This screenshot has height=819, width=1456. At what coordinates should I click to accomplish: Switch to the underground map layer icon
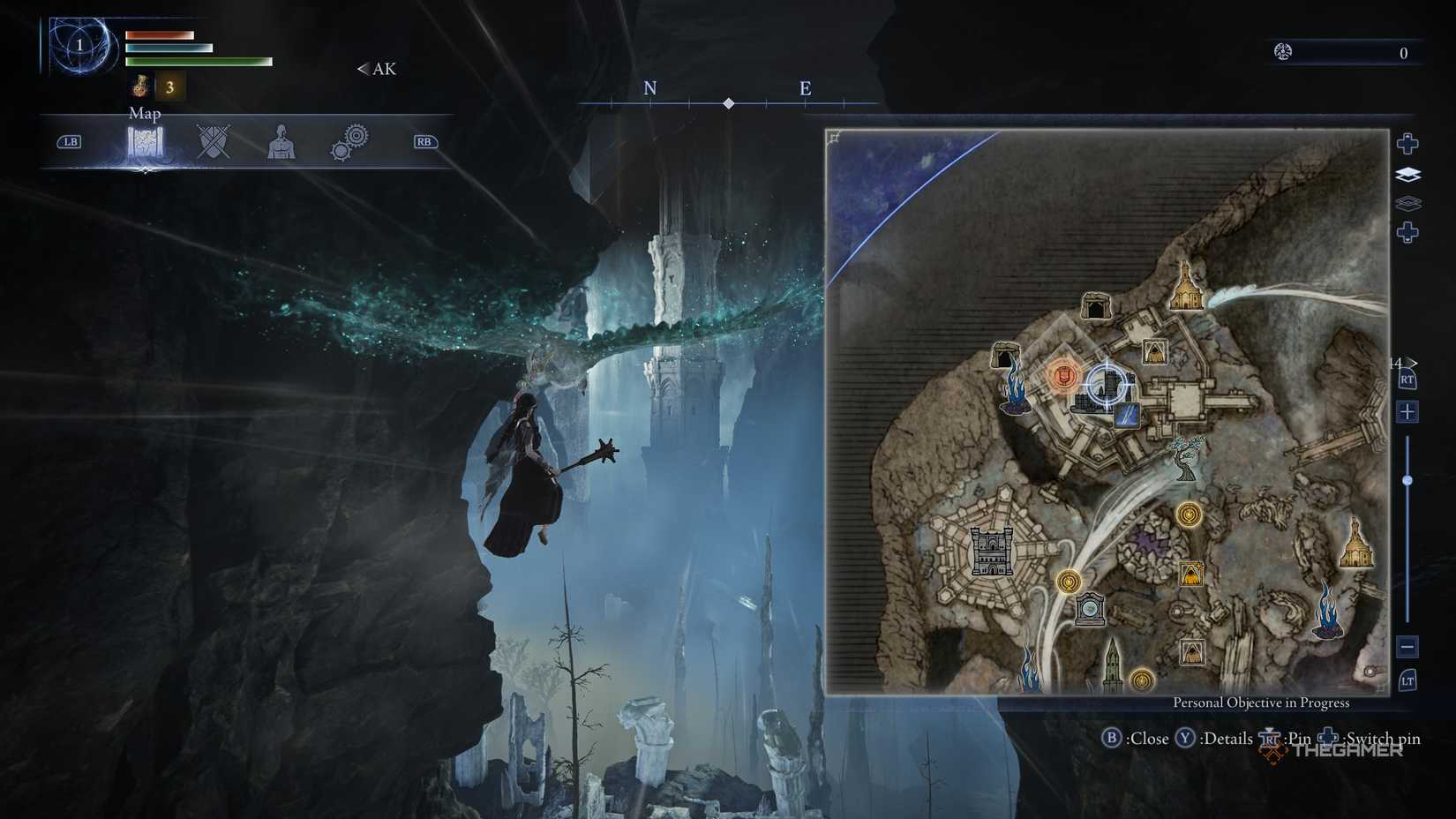1407,203
